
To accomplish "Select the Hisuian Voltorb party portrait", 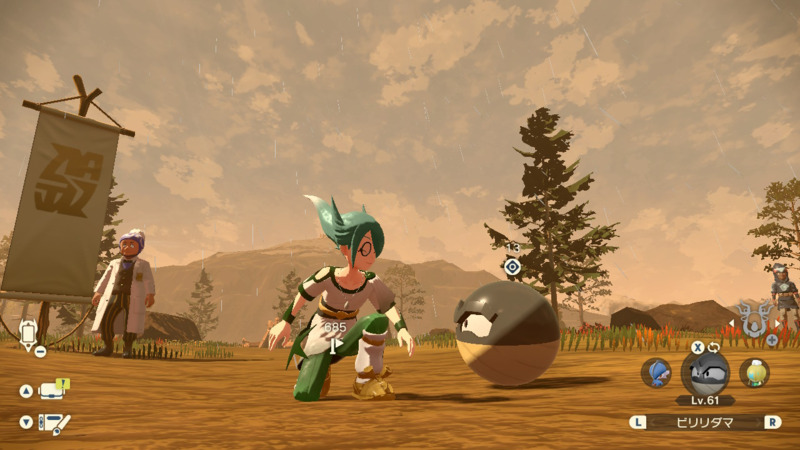I will click(x=705, y=372).
